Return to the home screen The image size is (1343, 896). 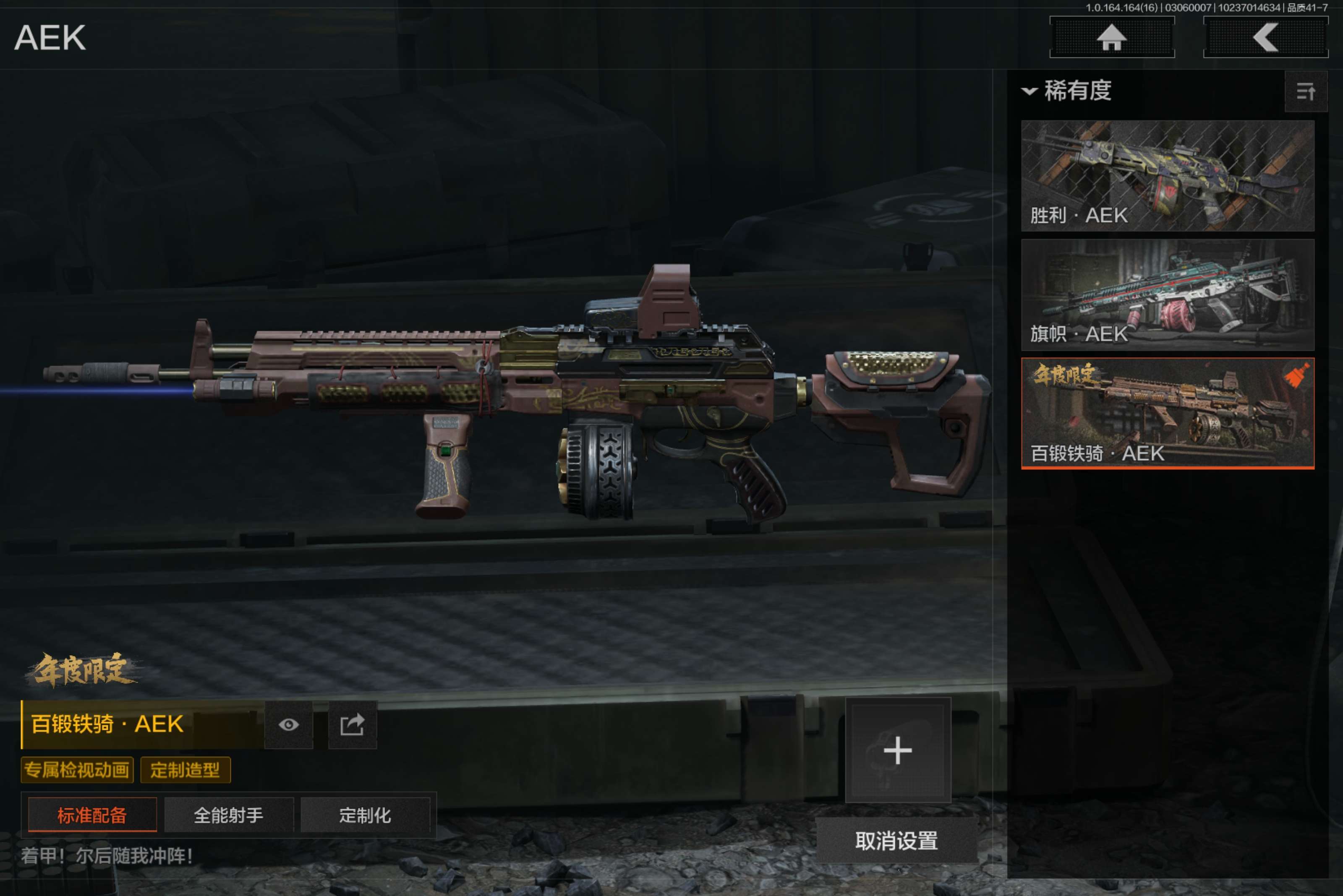point(1111,38)
